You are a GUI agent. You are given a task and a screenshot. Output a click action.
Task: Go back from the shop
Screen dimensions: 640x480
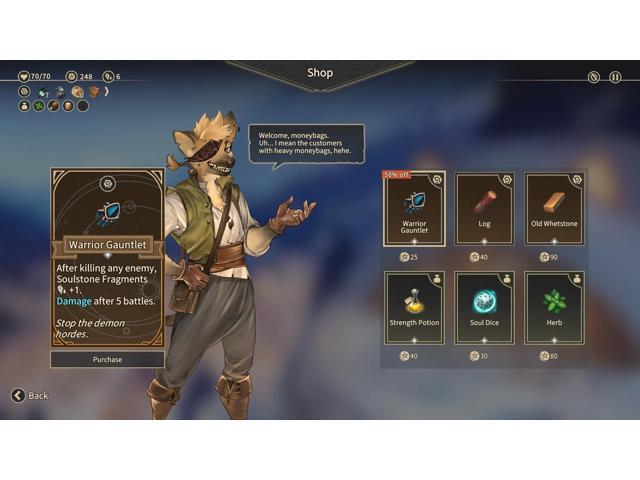pyautogui.click(x=30, y=395)
